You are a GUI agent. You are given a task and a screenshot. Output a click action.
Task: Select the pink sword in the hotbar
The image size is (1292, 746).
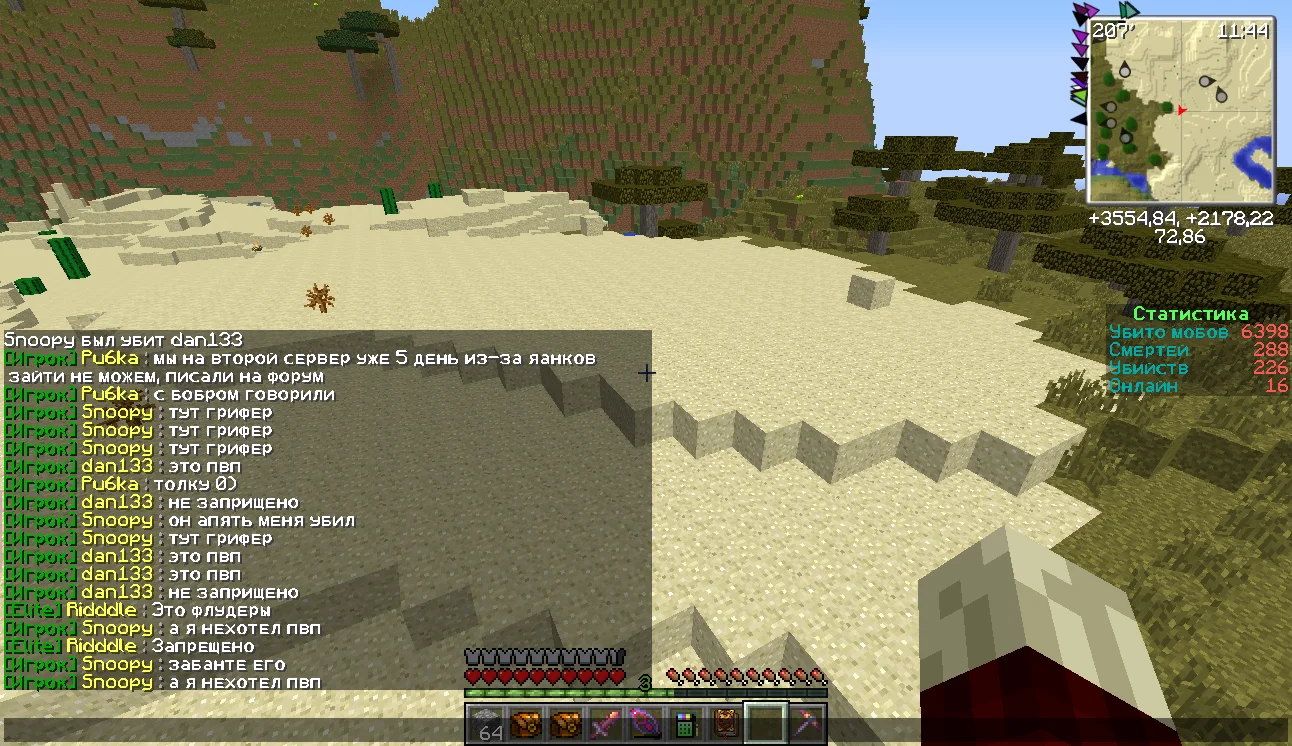606,723
